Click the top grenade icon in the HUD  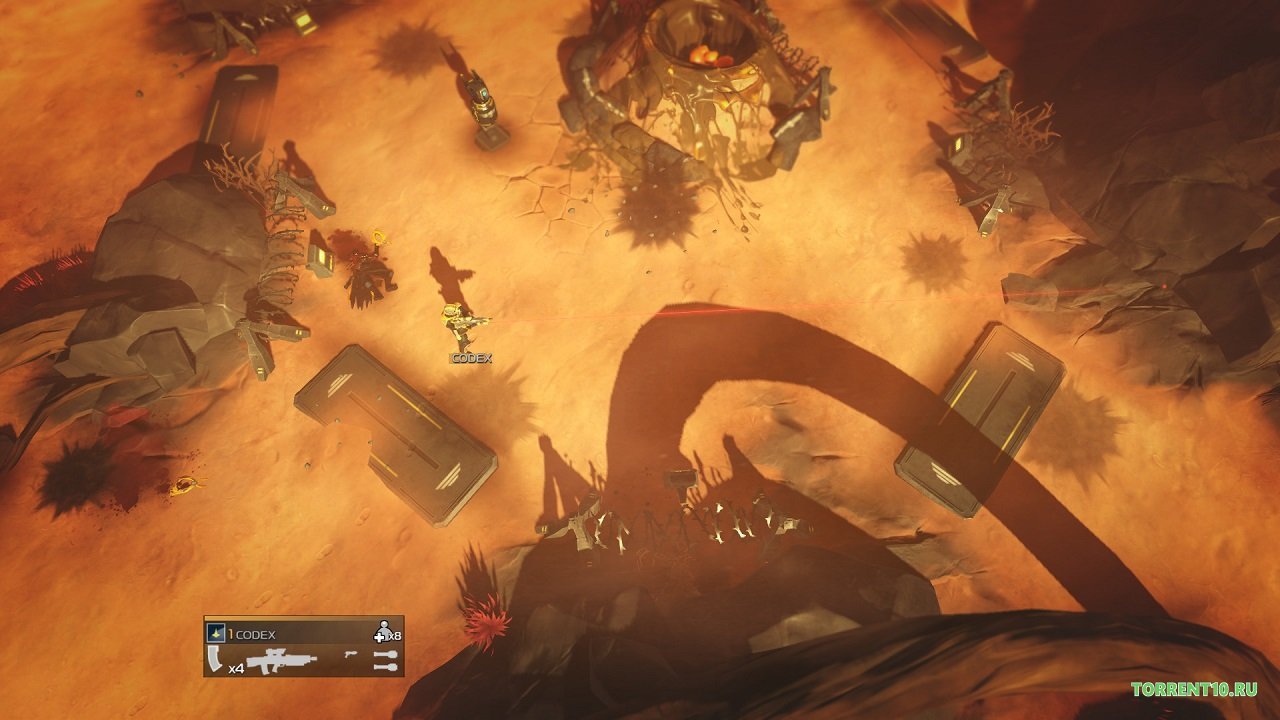click(384, 656)
